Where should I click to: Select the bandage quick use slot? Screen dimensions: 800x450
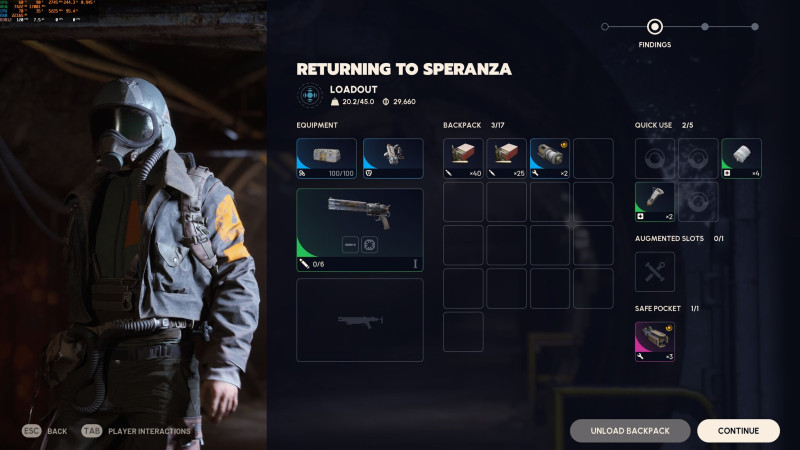741,158
